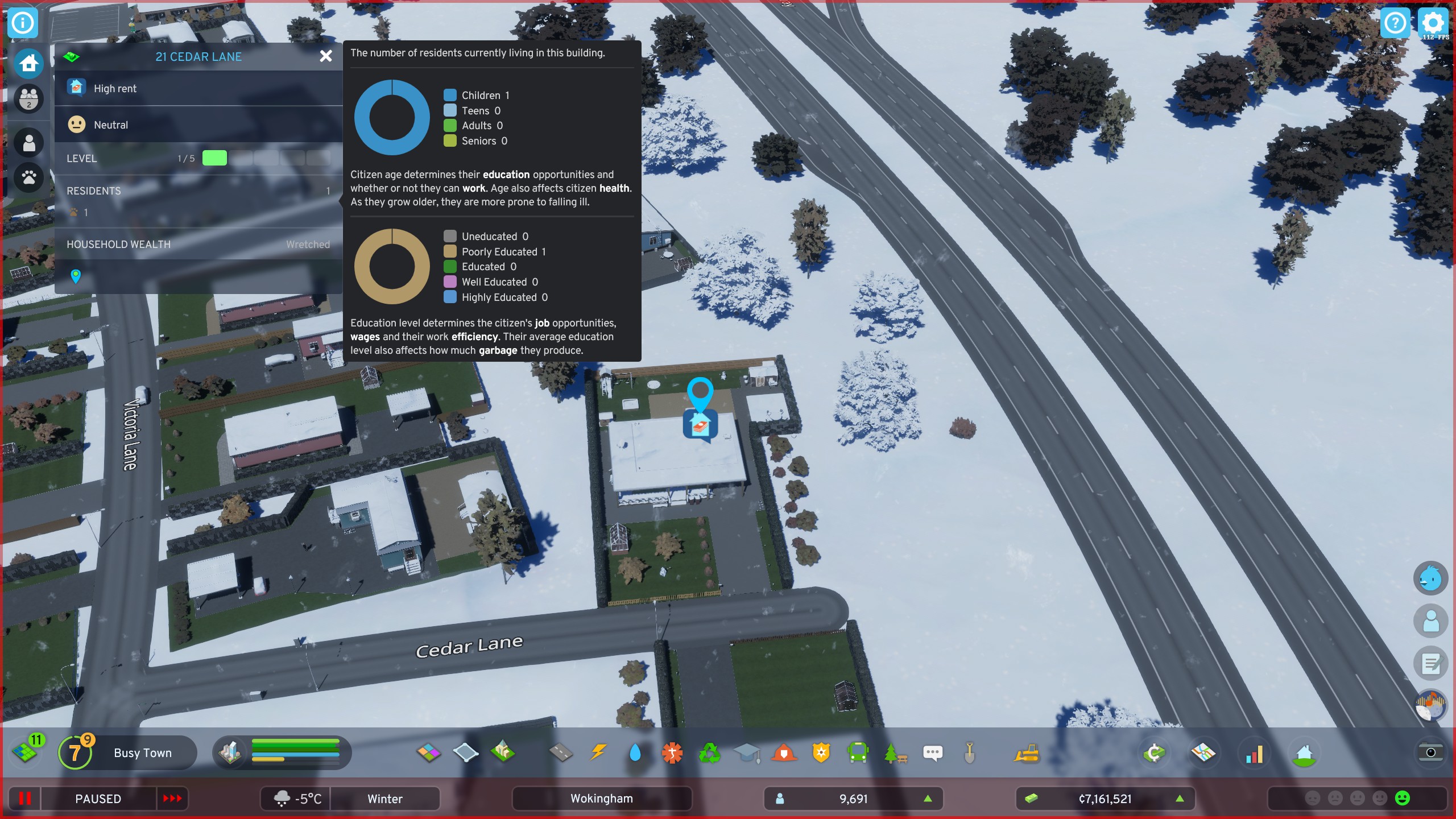Switch to the Household members tab
This screenshot has height=819, width=1456.
[x=28, y=99]
